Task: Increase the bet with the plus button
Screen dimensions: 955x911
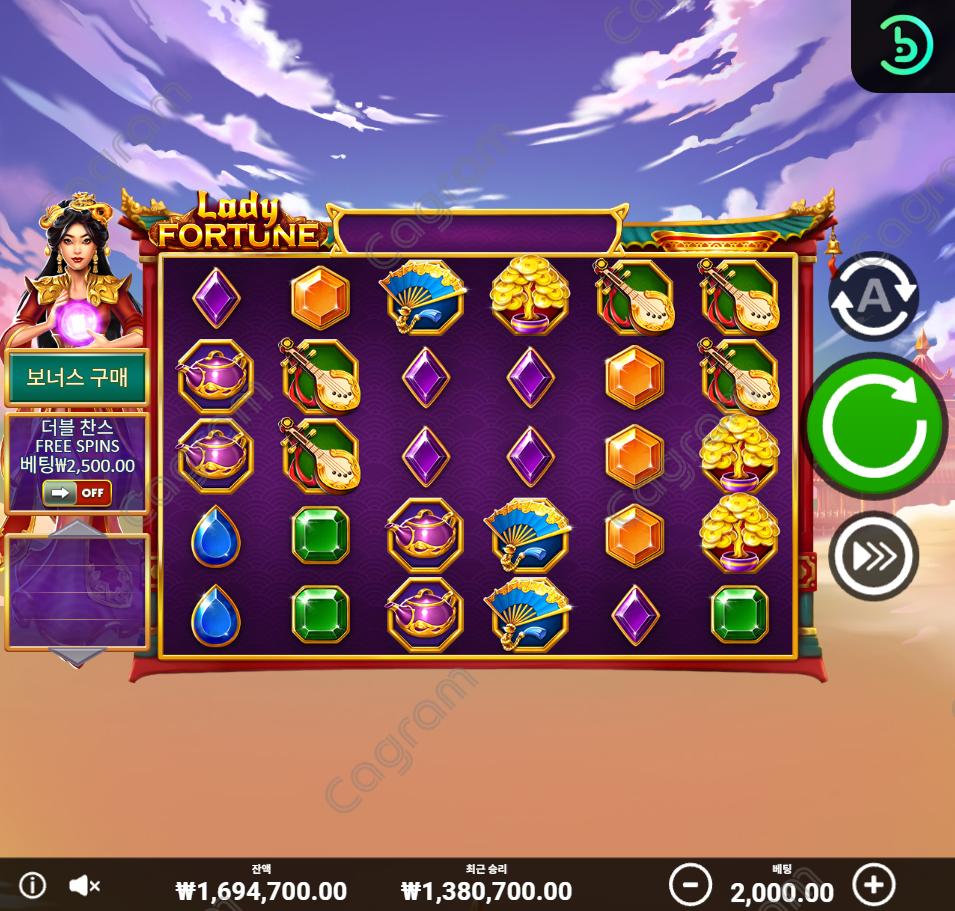Action: tap(874, 885)
